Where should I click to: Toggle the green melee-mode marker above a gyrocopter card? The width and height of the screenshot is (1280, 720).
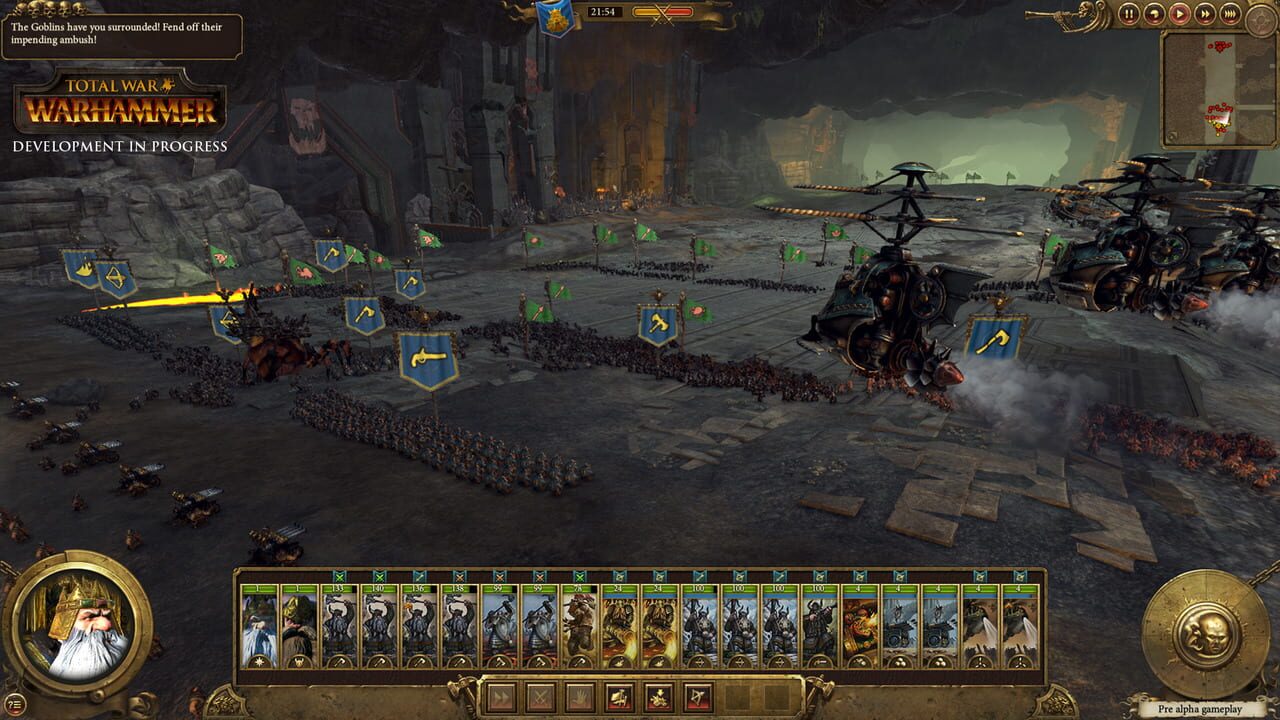click(978, 577)
